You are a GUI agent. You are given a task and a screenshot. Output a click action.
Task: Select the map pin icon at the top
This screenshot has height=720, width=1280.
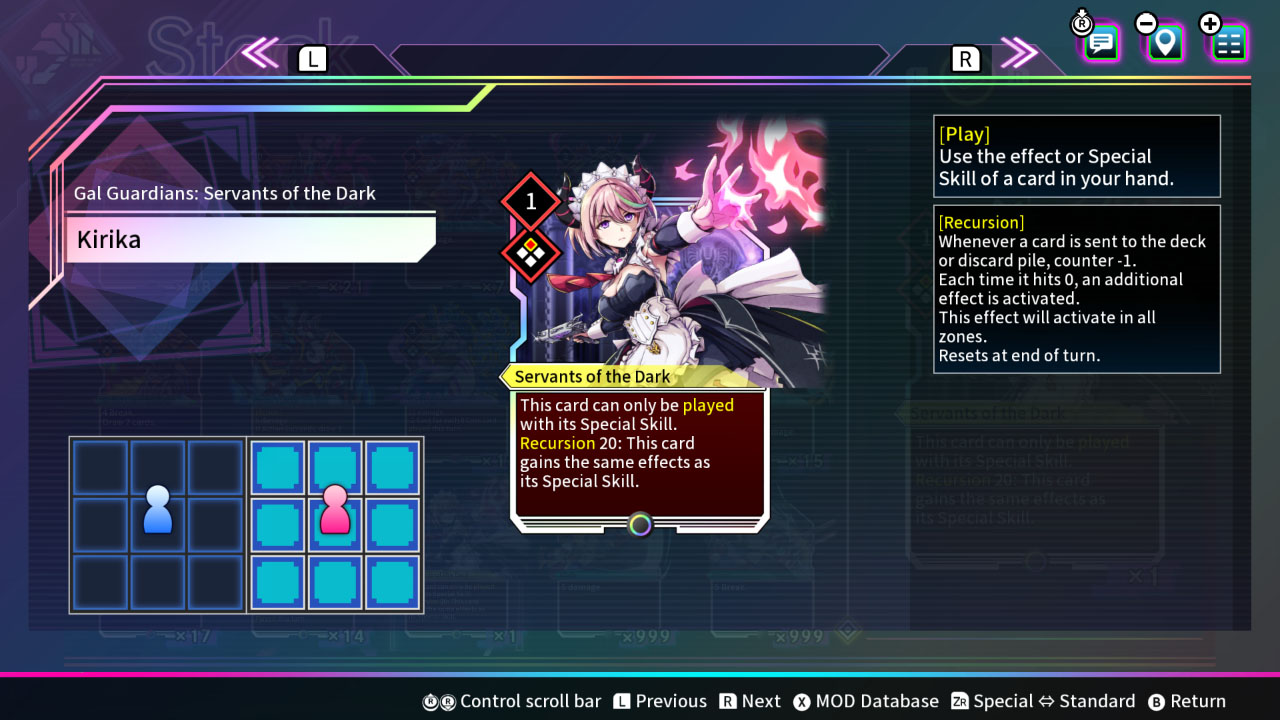point(1163,42)
